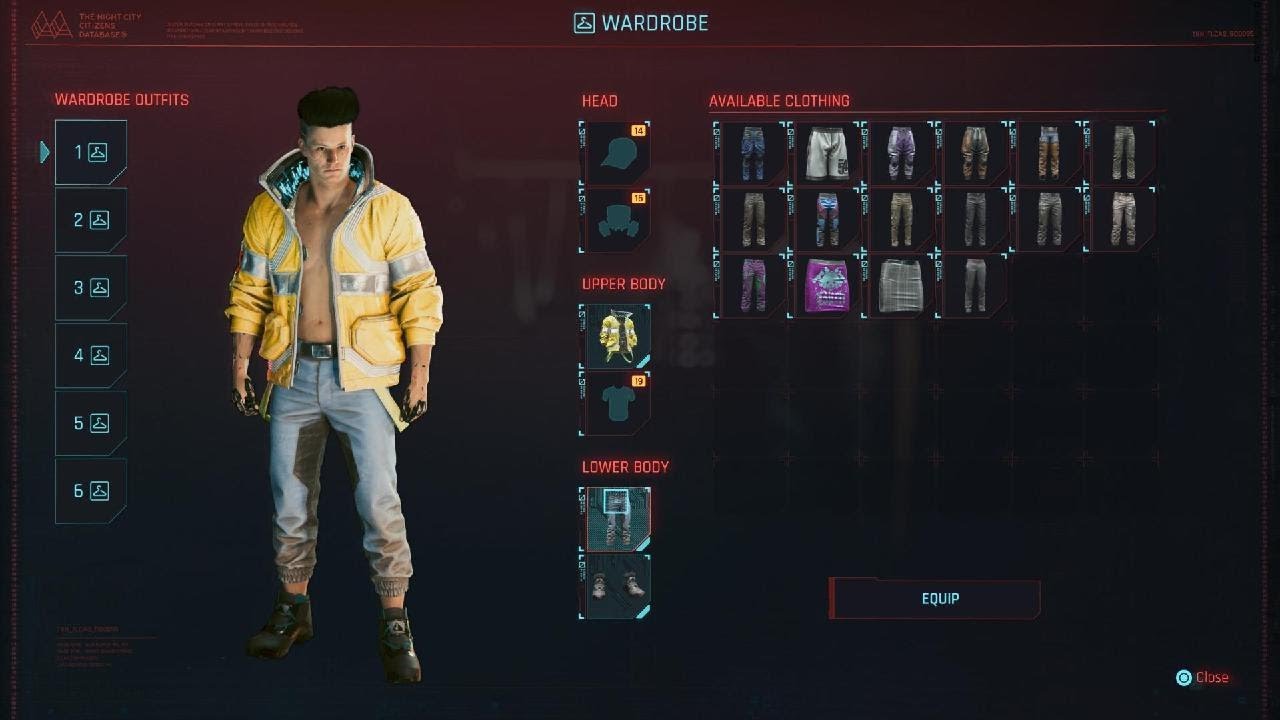The height and width of the screenshot is (720, 1280).
Task: Pick the blue jeans in available clothing
Action: coord(751,153)
